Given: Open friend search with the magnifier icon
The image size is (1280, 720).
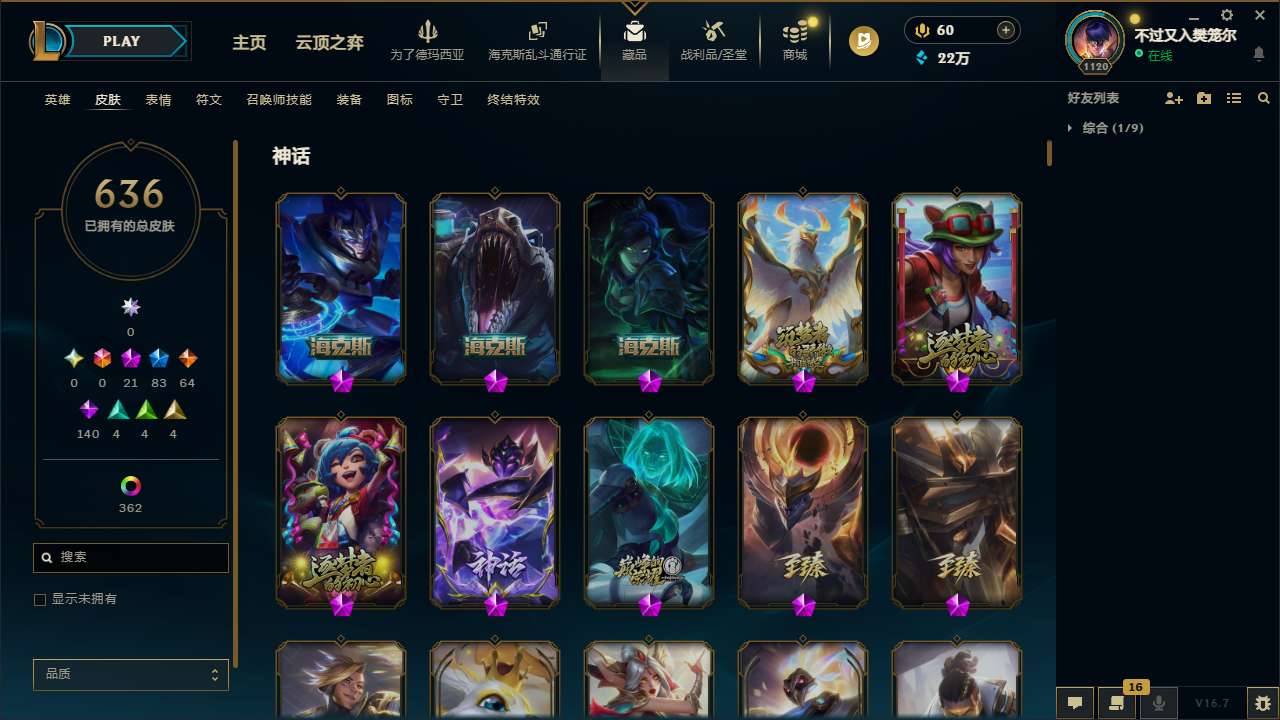Looking at the screenshot, I should click(x=1263, y=98).
